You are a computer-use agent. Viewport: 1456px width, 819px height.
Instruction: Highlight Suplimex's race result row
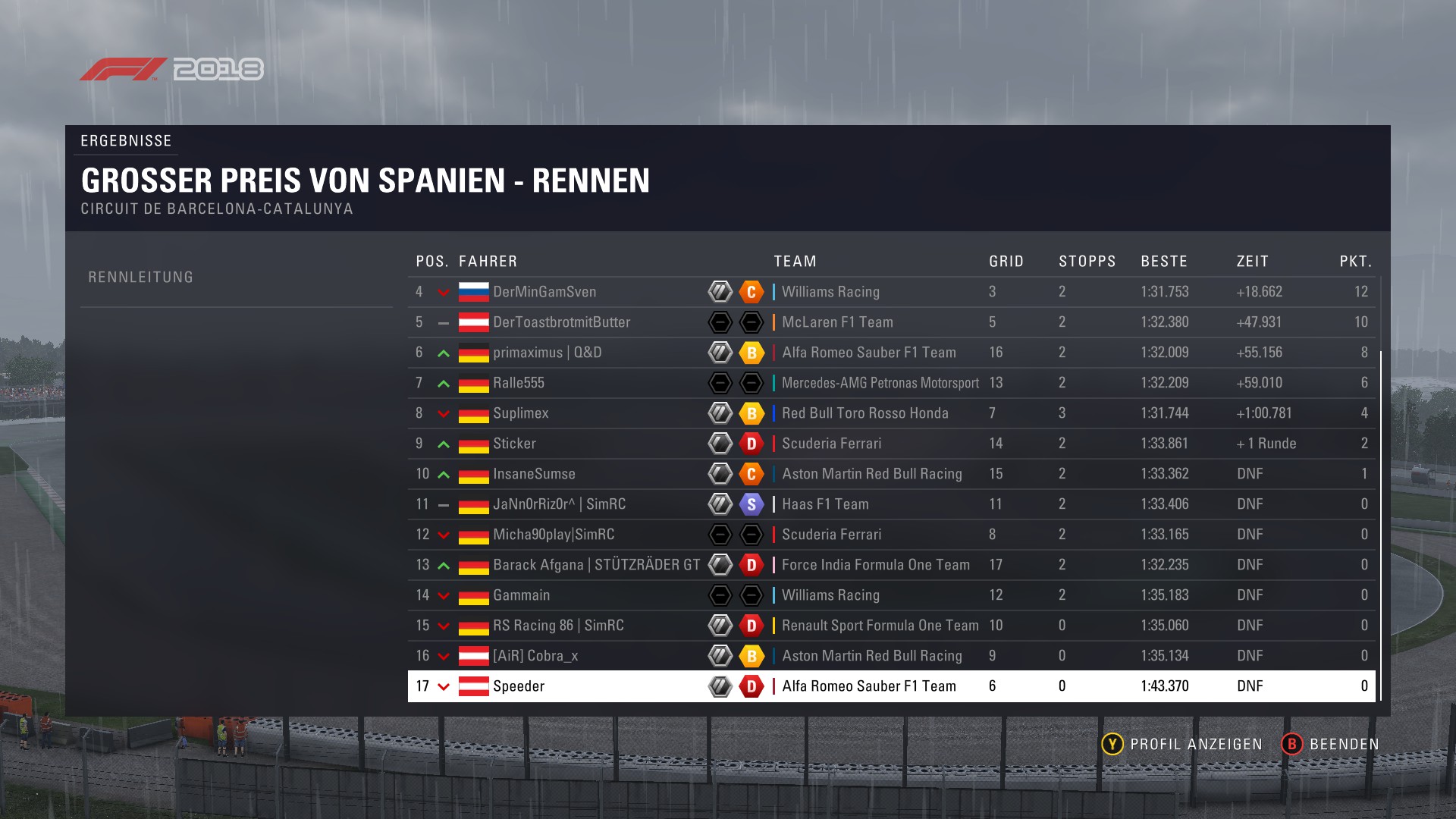click(x=520, y=413)
